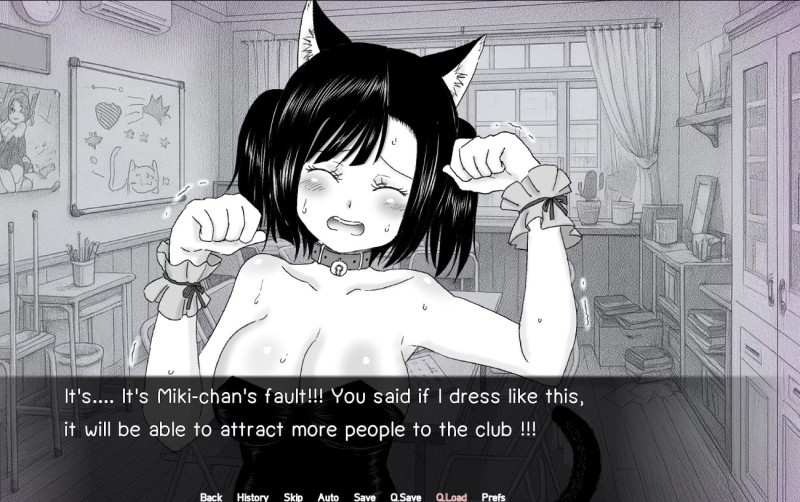Go back to the previous dialogue line
Image resolution: width=800 pixels, height=502 pixels.
(x=211, y=496)
